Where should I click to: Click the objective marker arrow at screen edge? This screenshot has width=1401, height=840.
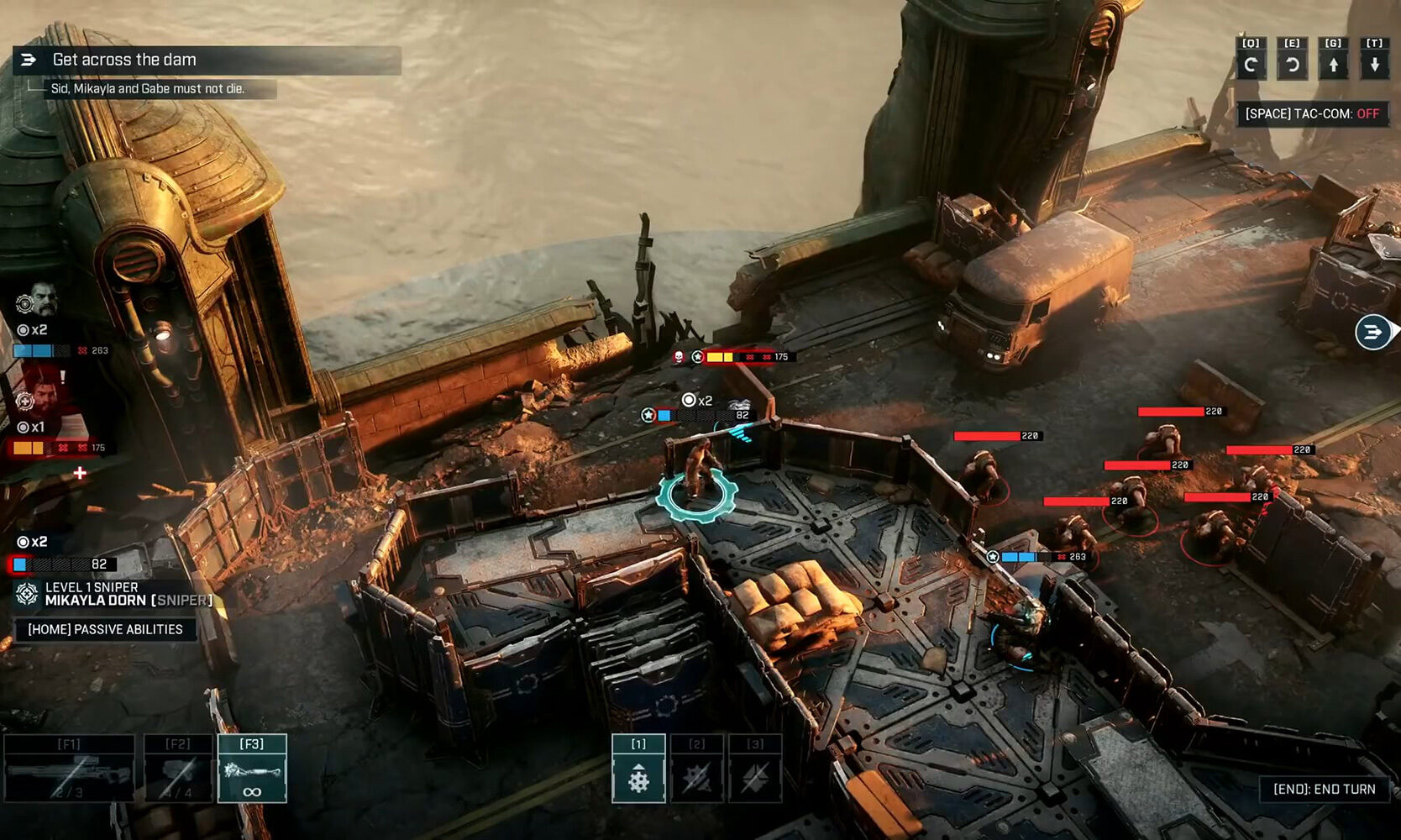point(1373,332)
